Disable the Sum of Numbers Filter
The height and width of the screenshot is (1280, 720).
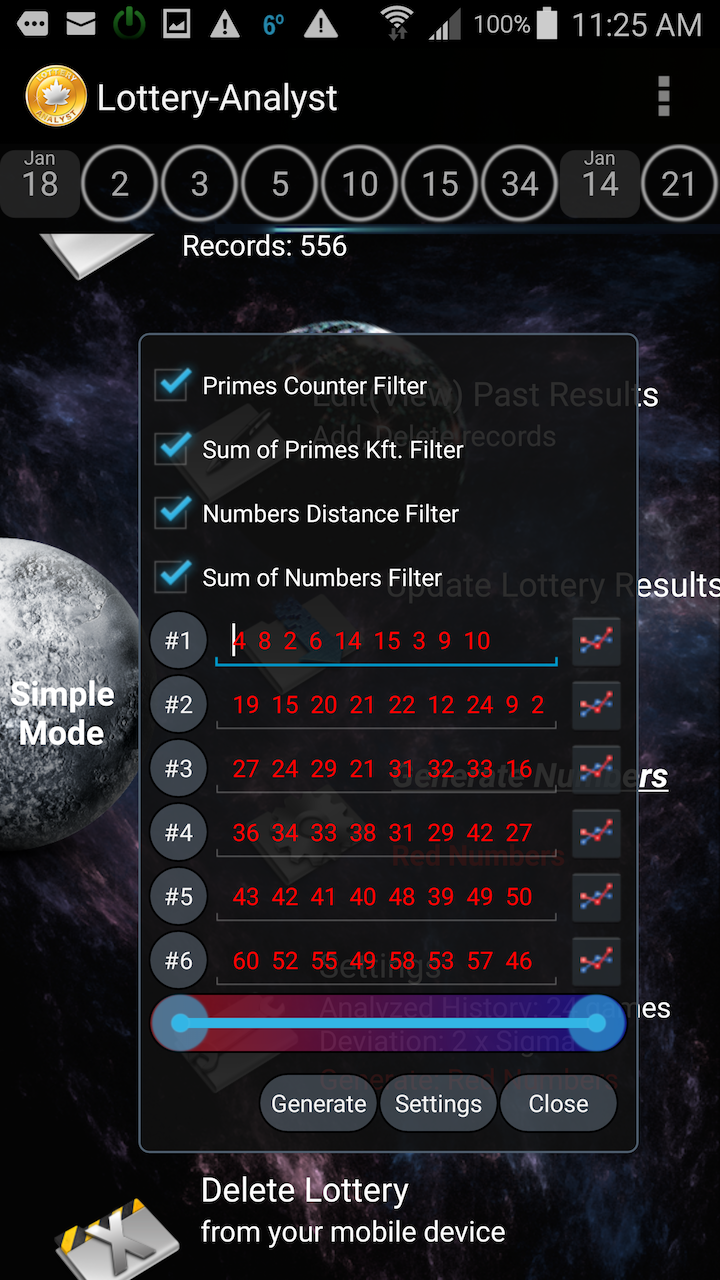(x=173, y=577)
